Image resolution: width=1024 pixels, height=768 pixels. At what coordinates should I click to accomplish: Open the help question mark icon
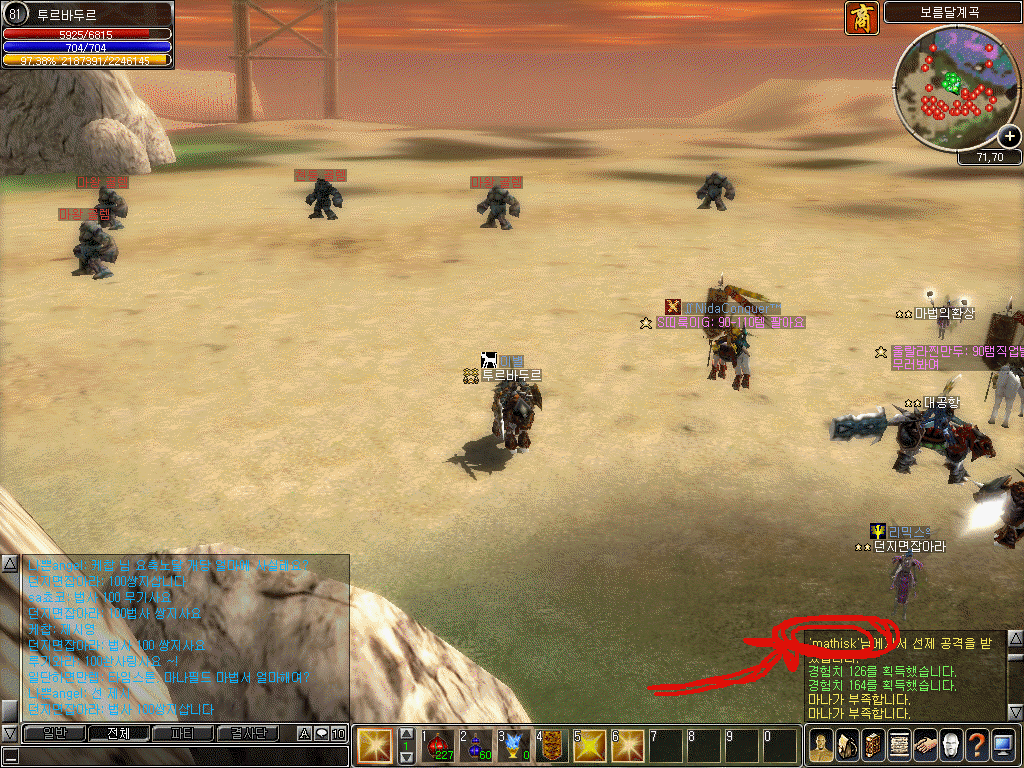(x=976, y=745)
